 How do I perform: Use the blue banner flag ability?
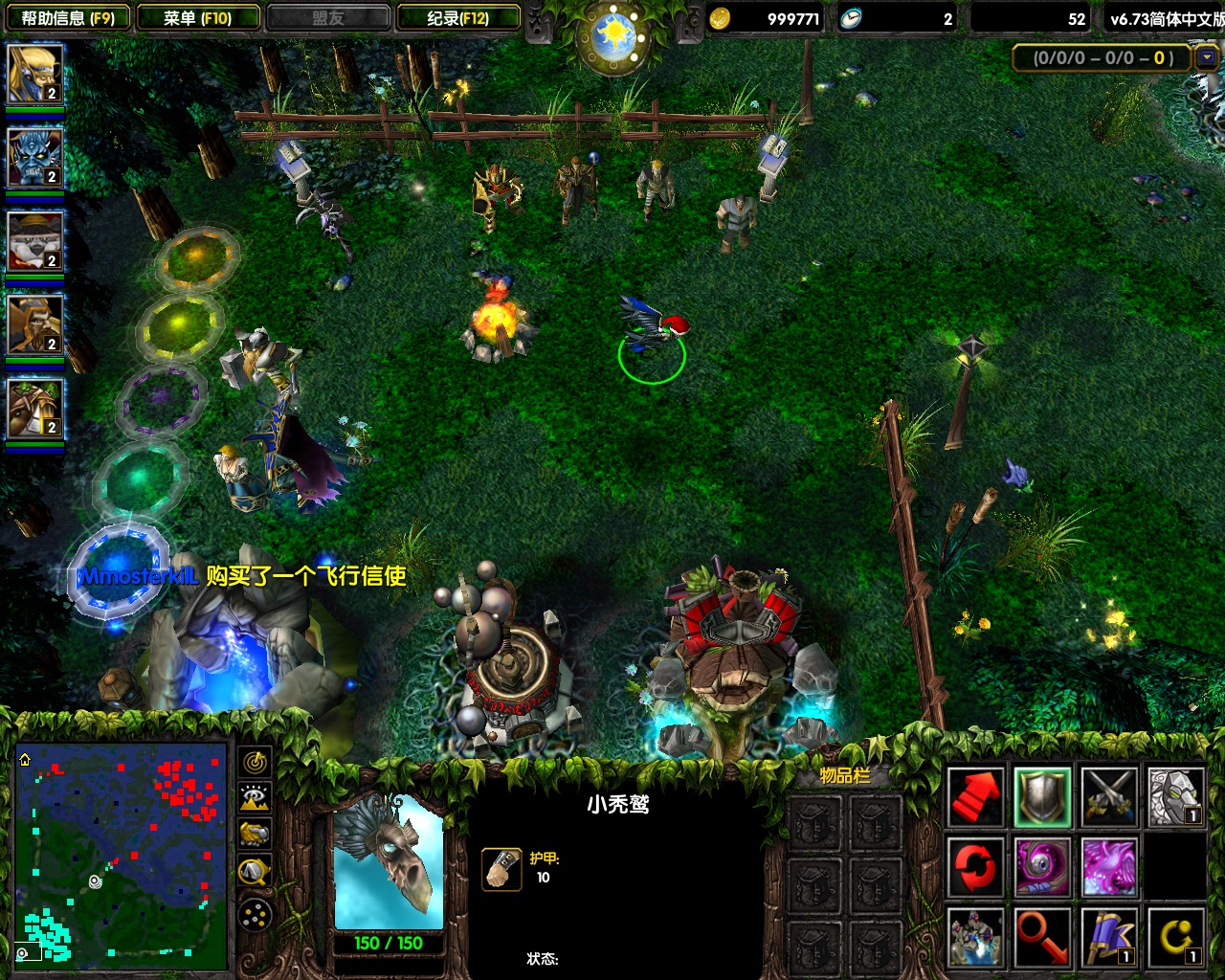(1109, 936)
